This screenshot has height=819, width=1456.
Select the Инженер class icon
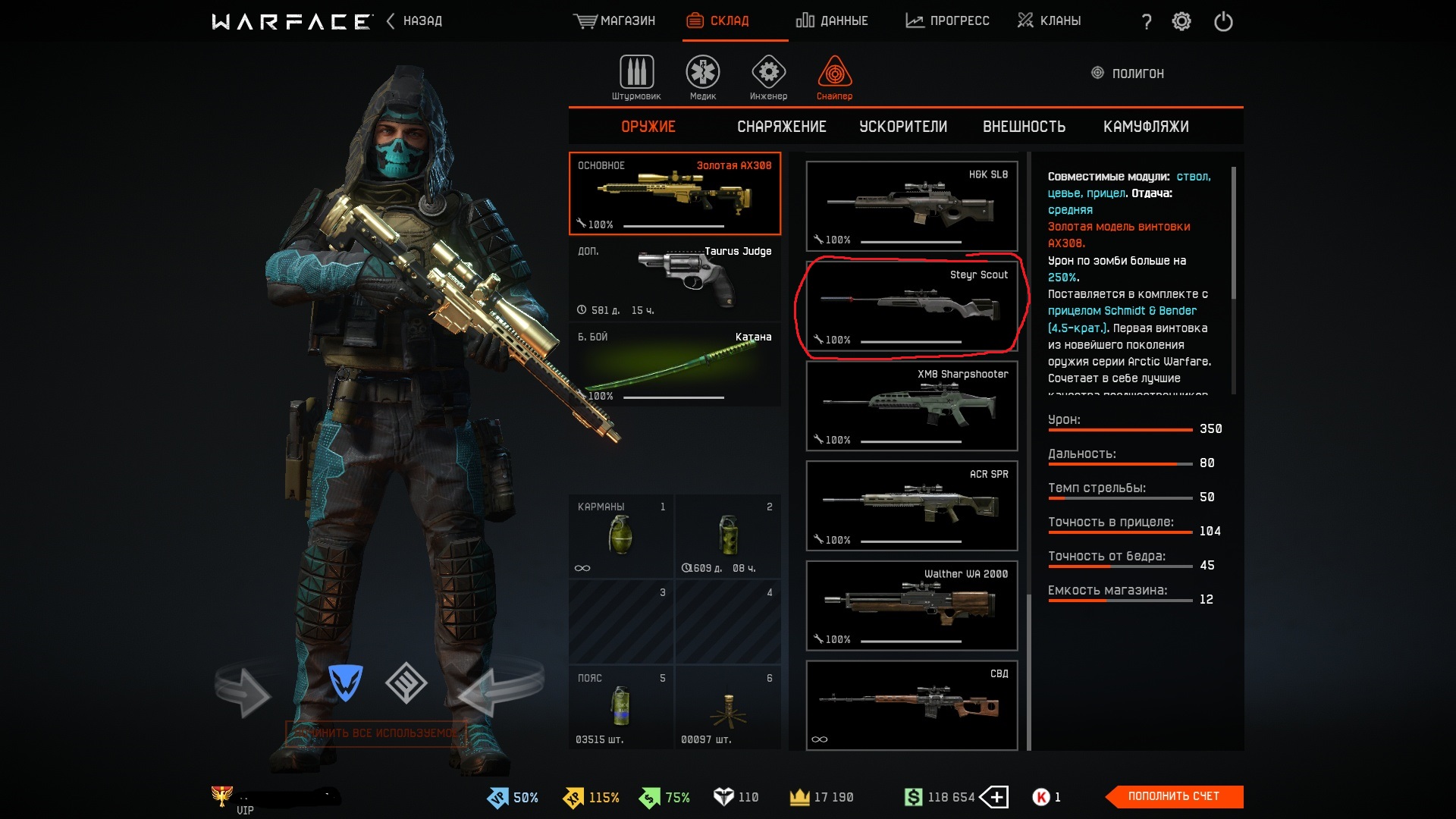pos(768,77)
